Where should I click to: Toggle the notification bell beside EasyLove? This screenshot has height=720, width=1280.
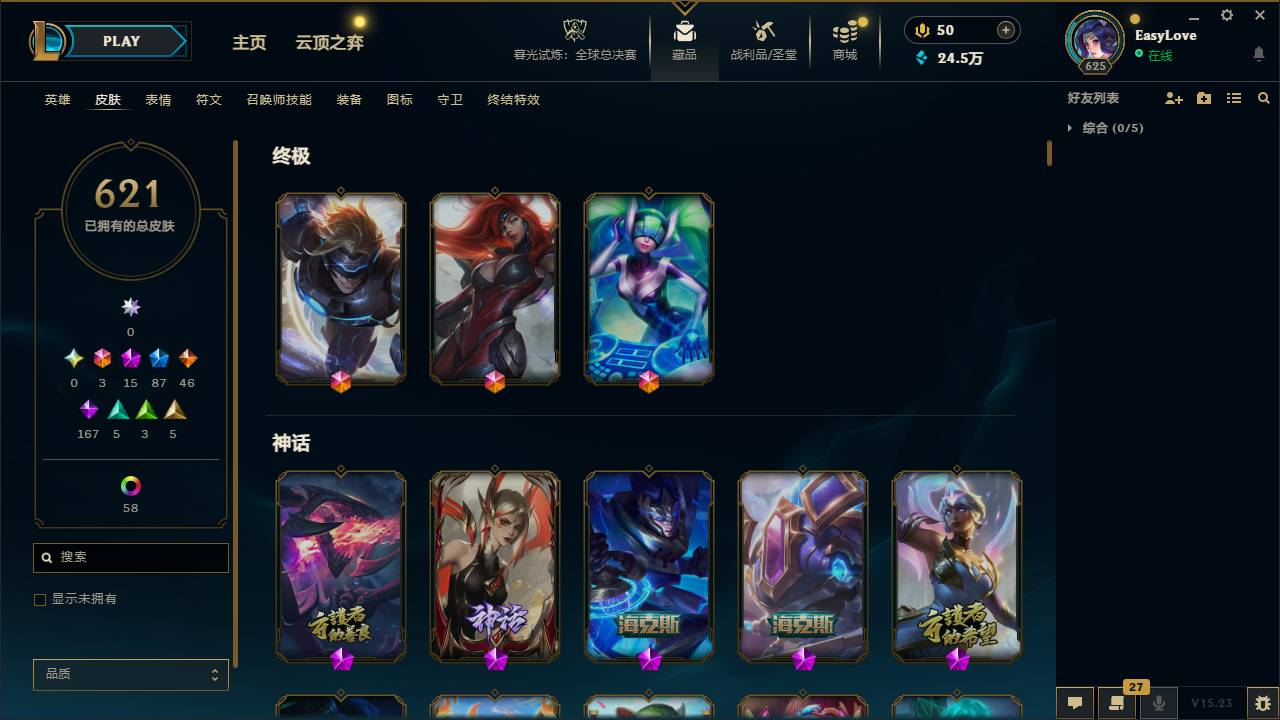[x=1258, y=51]
